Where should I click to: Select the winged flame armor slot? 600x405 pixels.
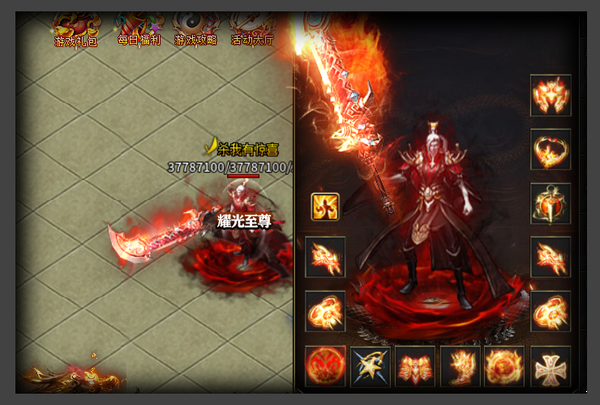(415, 366)
